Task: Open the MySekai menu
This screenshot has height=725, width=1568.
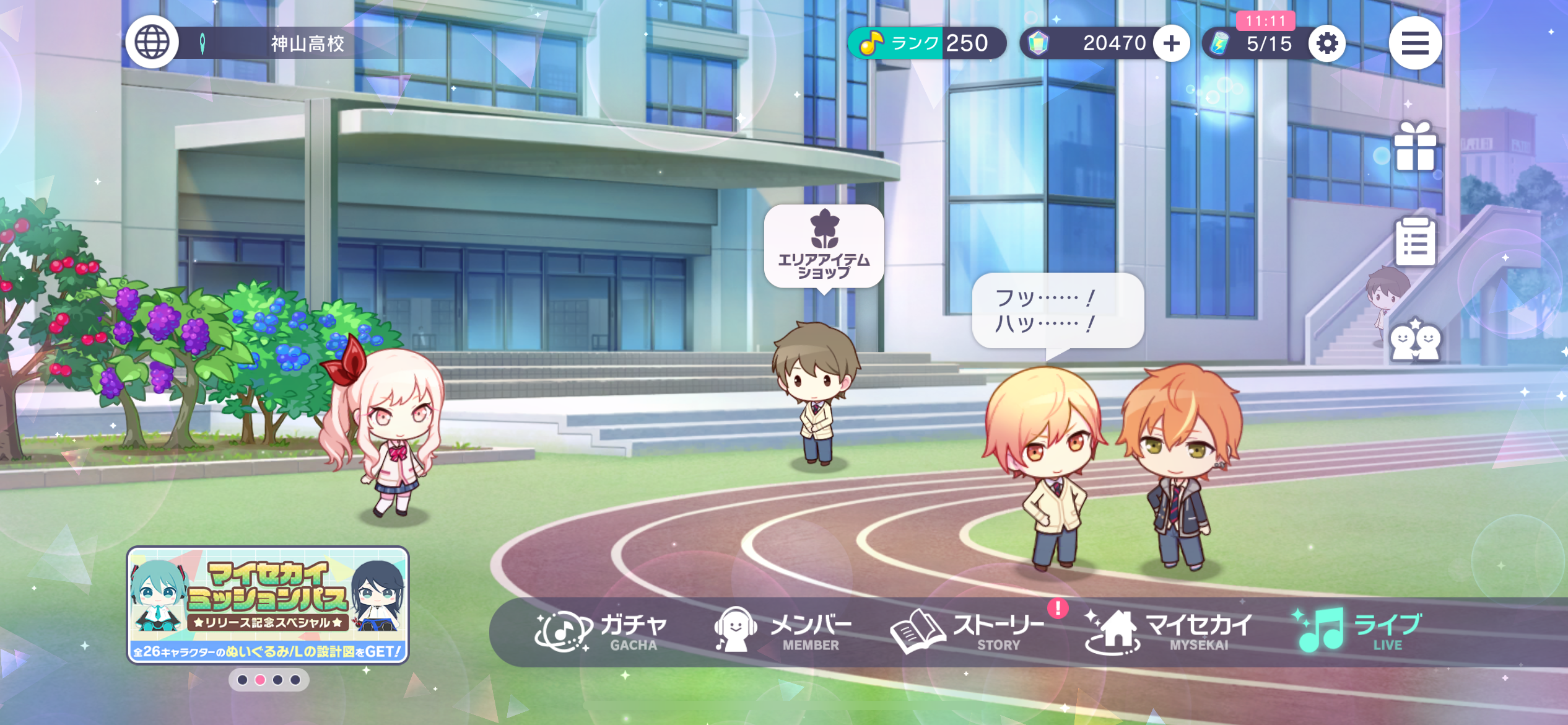Action: coord(1168,631)
